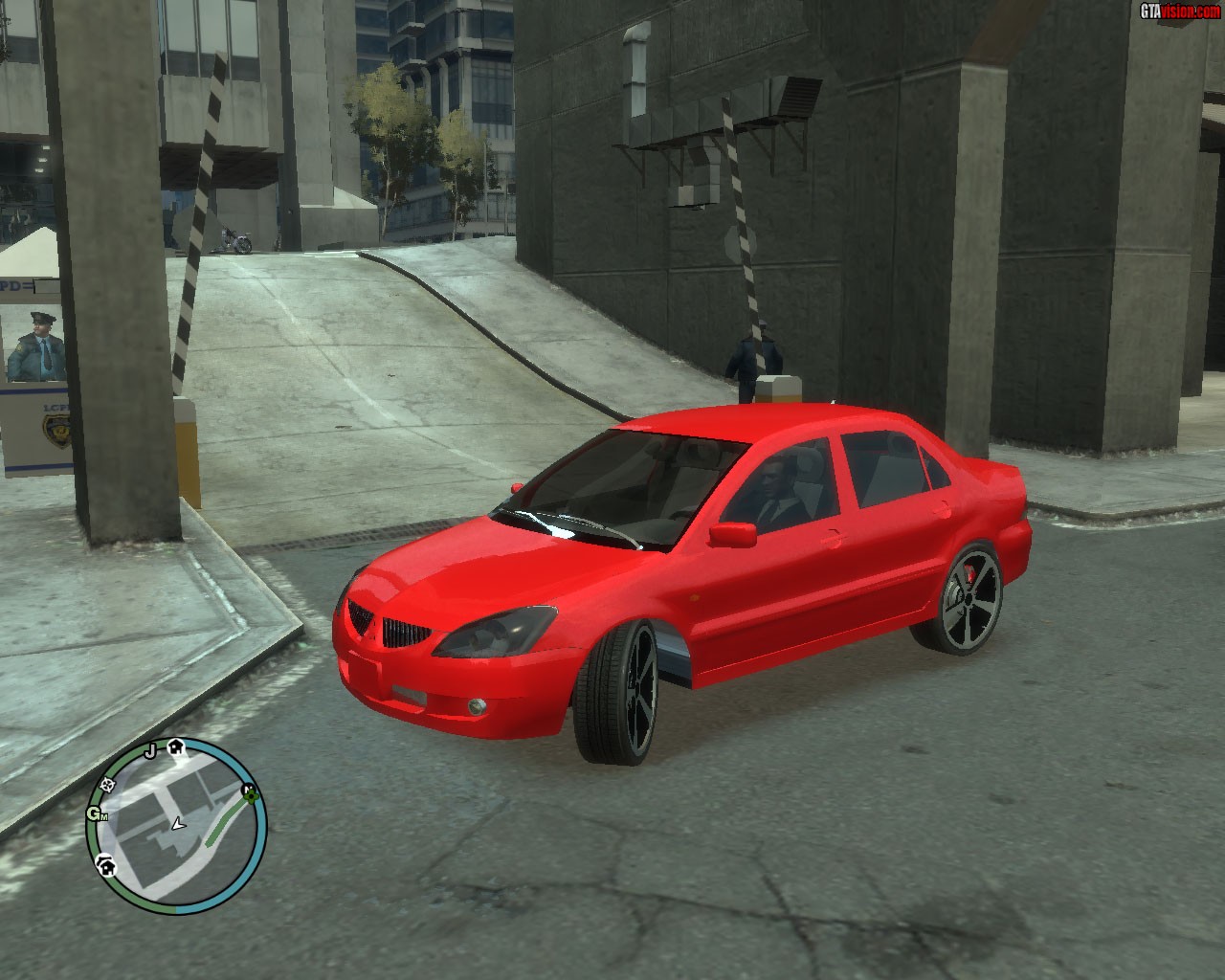Click the J mission marker on the radar
Viewport: 1225px width, 980px height.
(149, 751)
